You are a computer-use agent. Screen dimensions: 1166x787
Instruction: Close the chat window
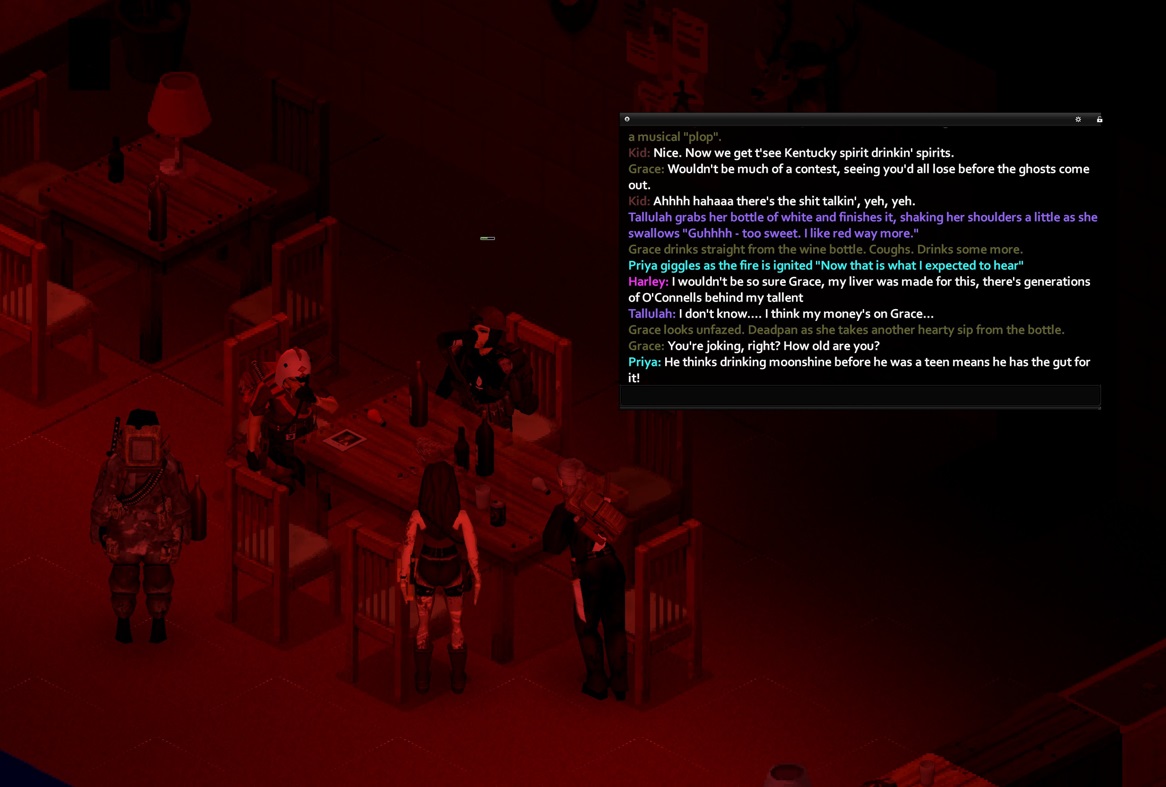tap(627, 119)
